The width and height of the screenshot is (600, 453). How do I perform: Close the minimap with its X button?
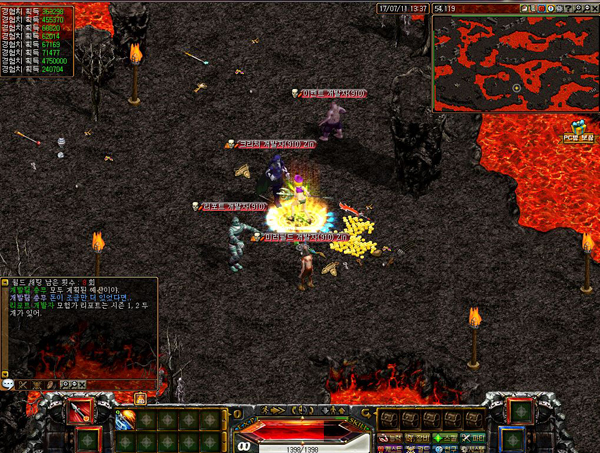[593, 8]
